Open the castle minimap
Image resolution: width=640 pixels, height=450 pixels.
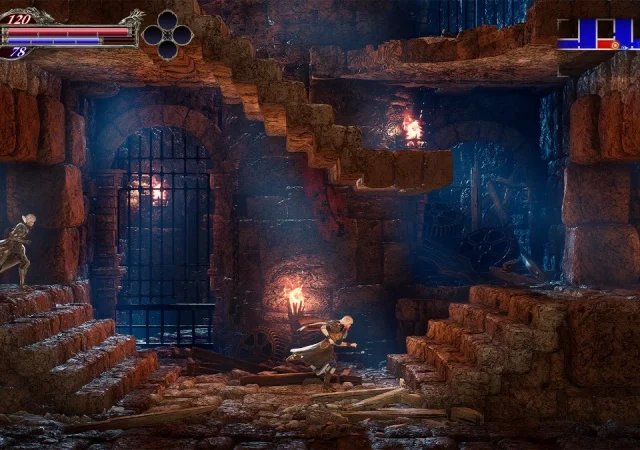pyautogui.click(x=597, y=34)
